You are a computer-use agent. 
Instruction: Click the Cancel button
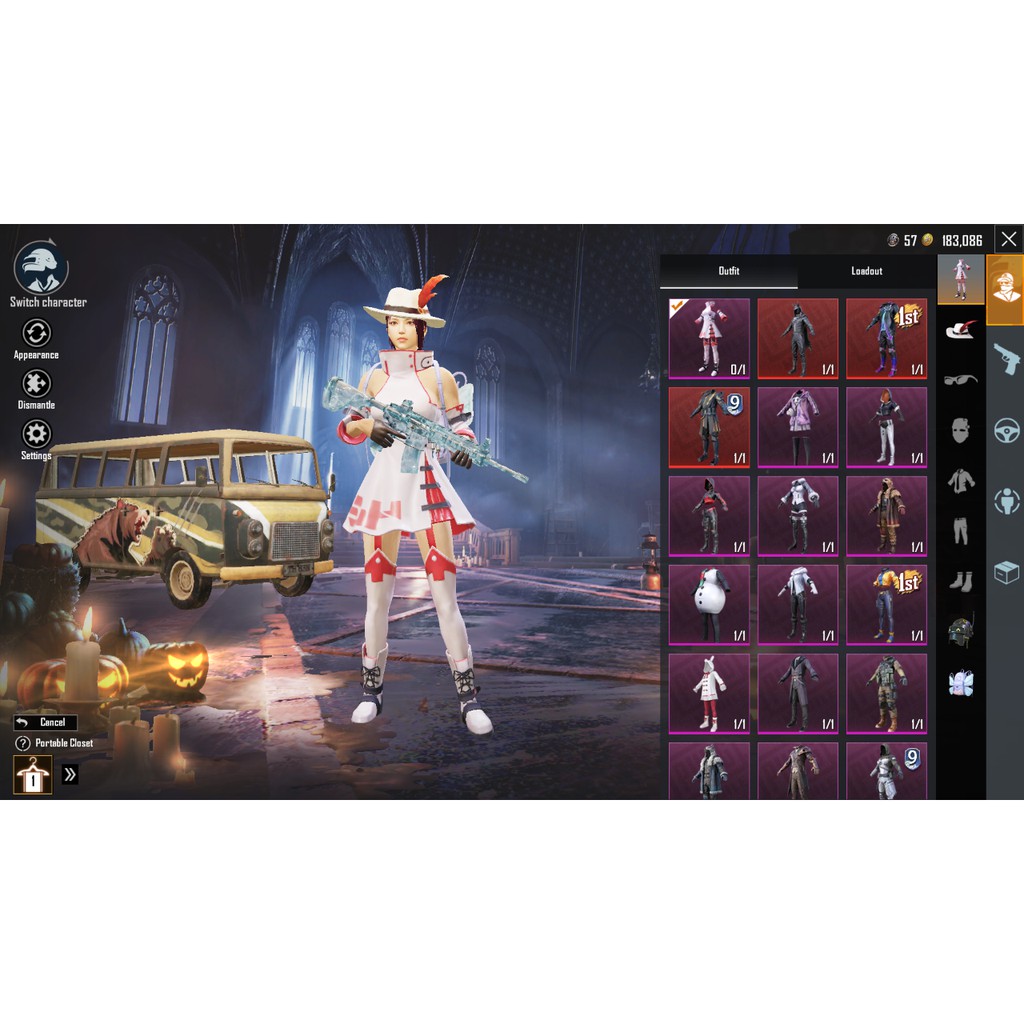point(45,722)
